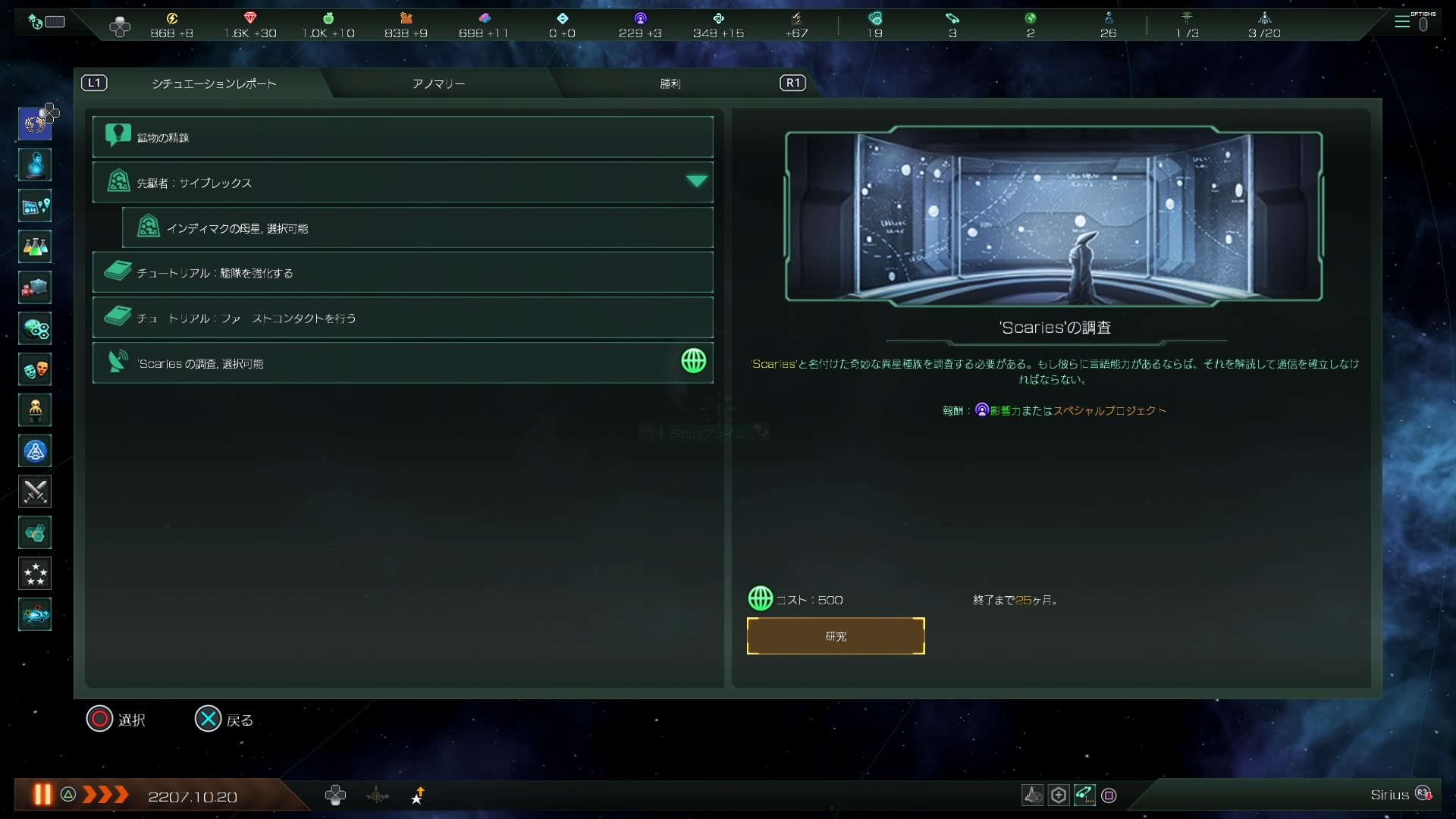Open the cargo crates sidebar icon

tap(35, 287)
